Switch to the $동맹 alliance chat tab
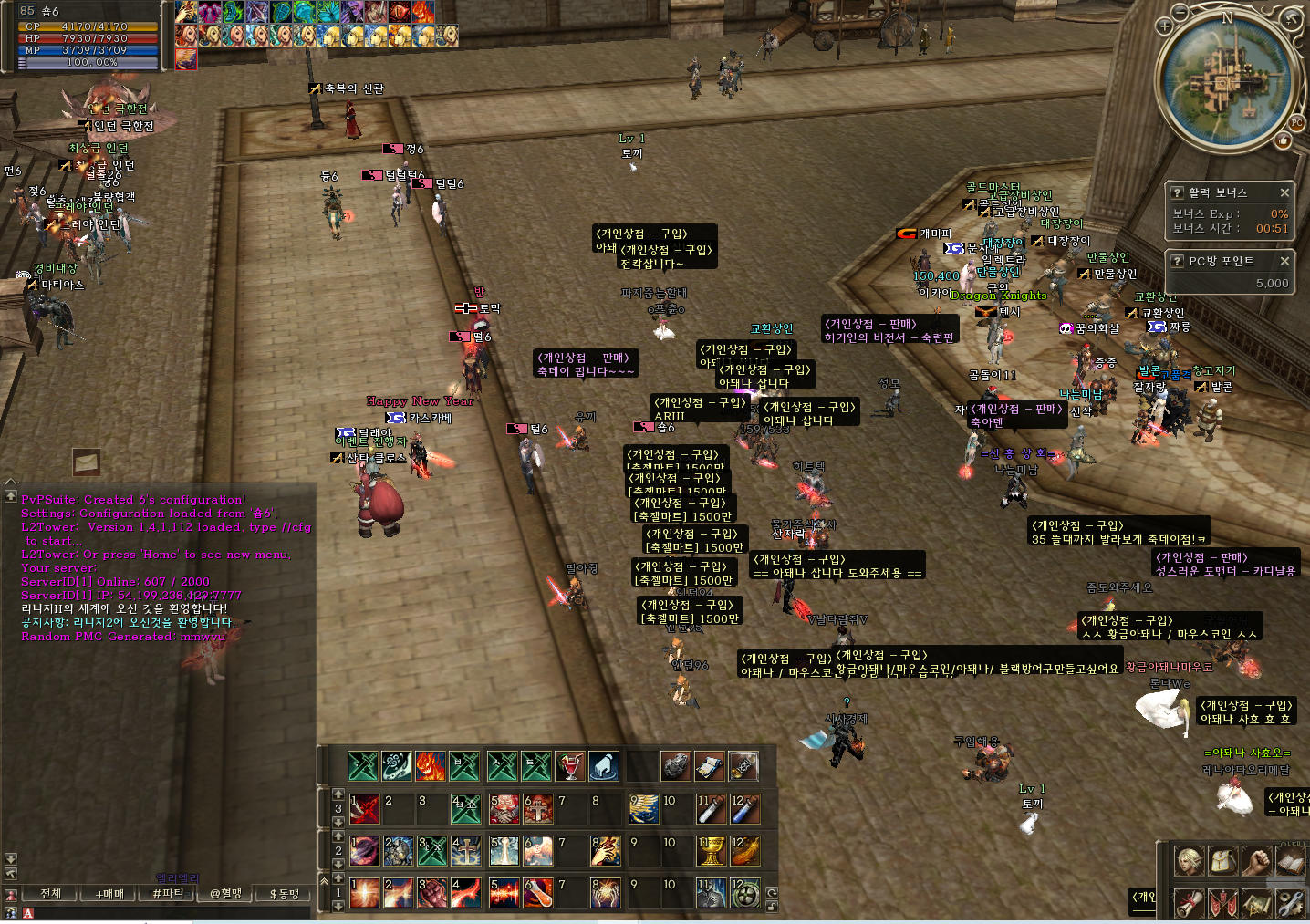The width and height of the screenshot is (1310, 924). 285,894
